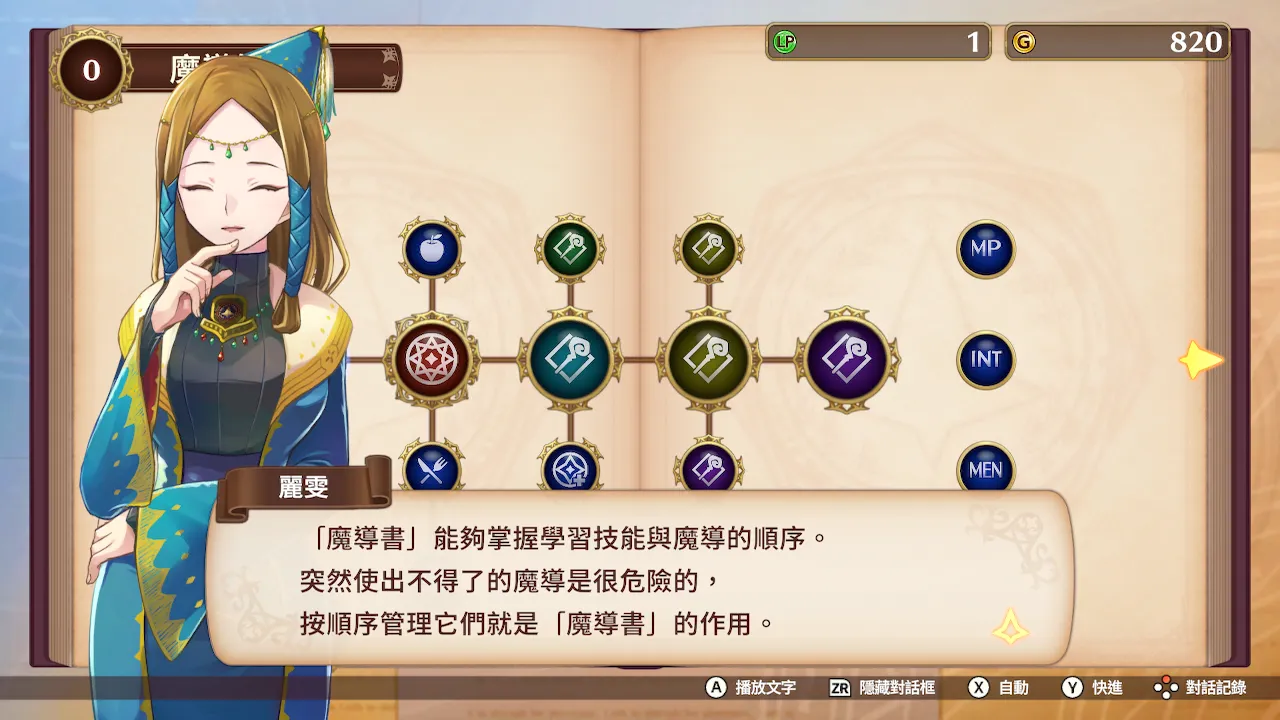The image size is (1280, 720).
Task: Select the fork and knife skill node
Action: click(432, 470)
